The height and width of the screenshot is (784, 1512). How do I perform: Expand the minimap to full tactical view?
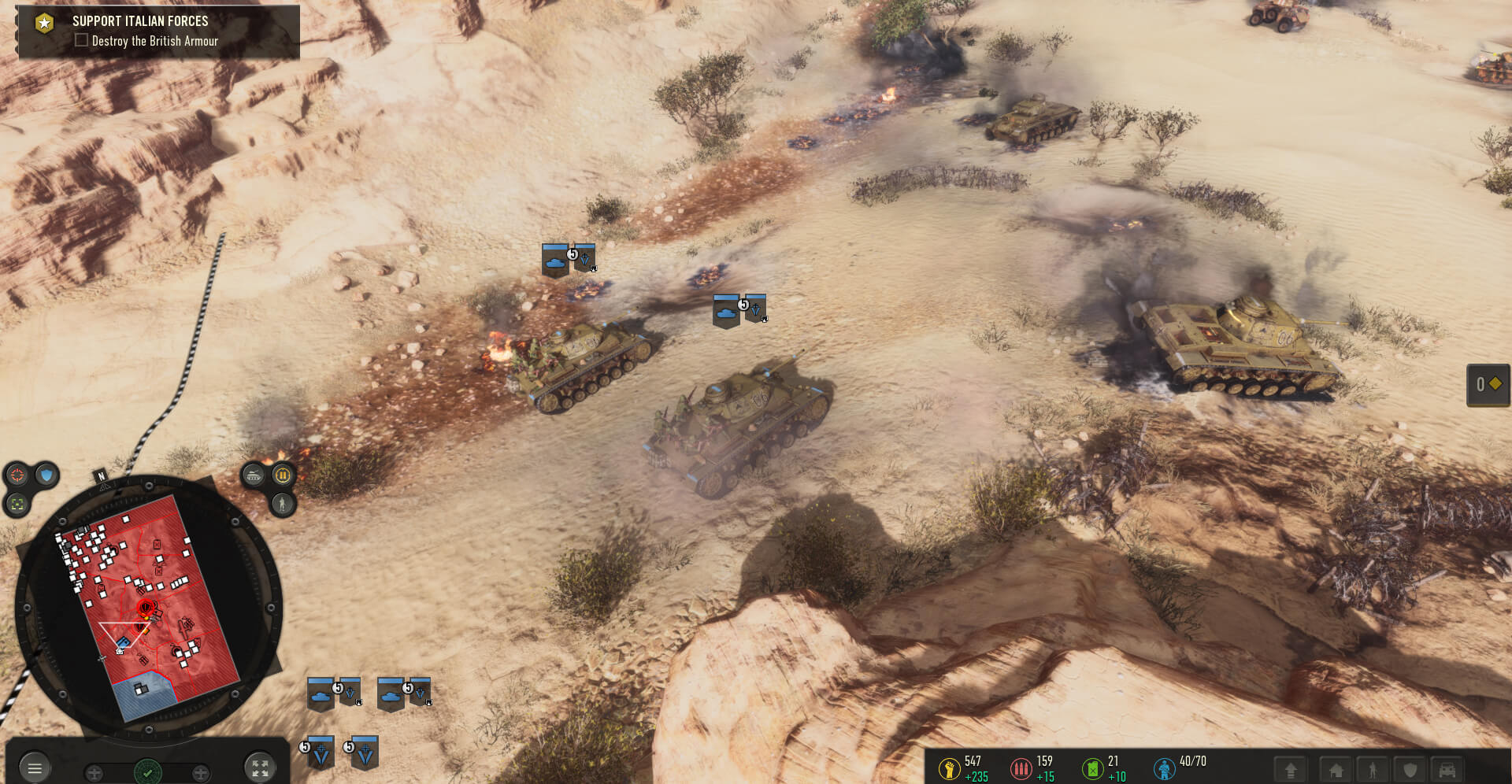pos(261,769)
